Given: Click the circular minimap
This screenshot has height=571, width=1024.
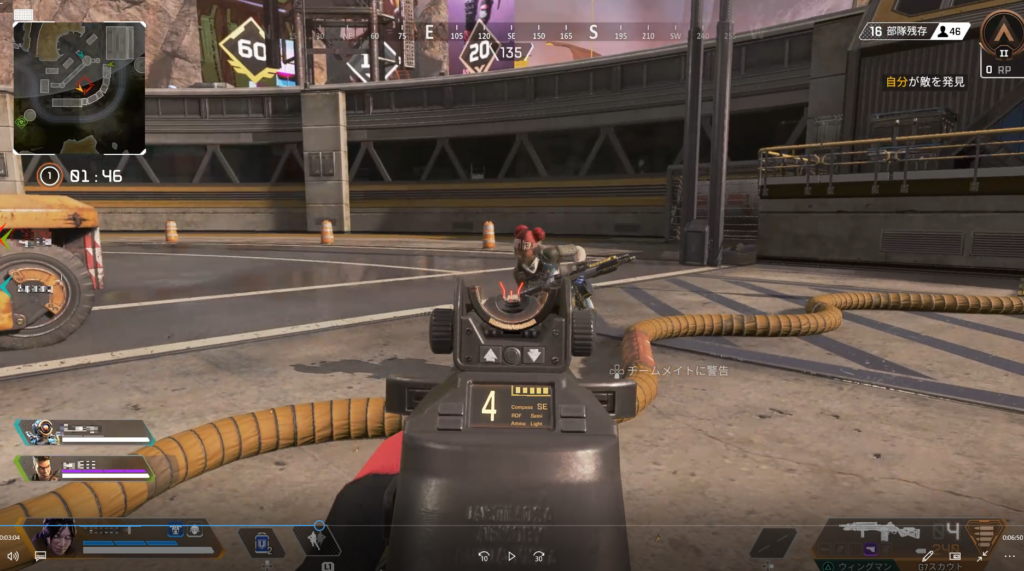Looking at the screenshot, I should pyautogui.click(x=80, y=88).
